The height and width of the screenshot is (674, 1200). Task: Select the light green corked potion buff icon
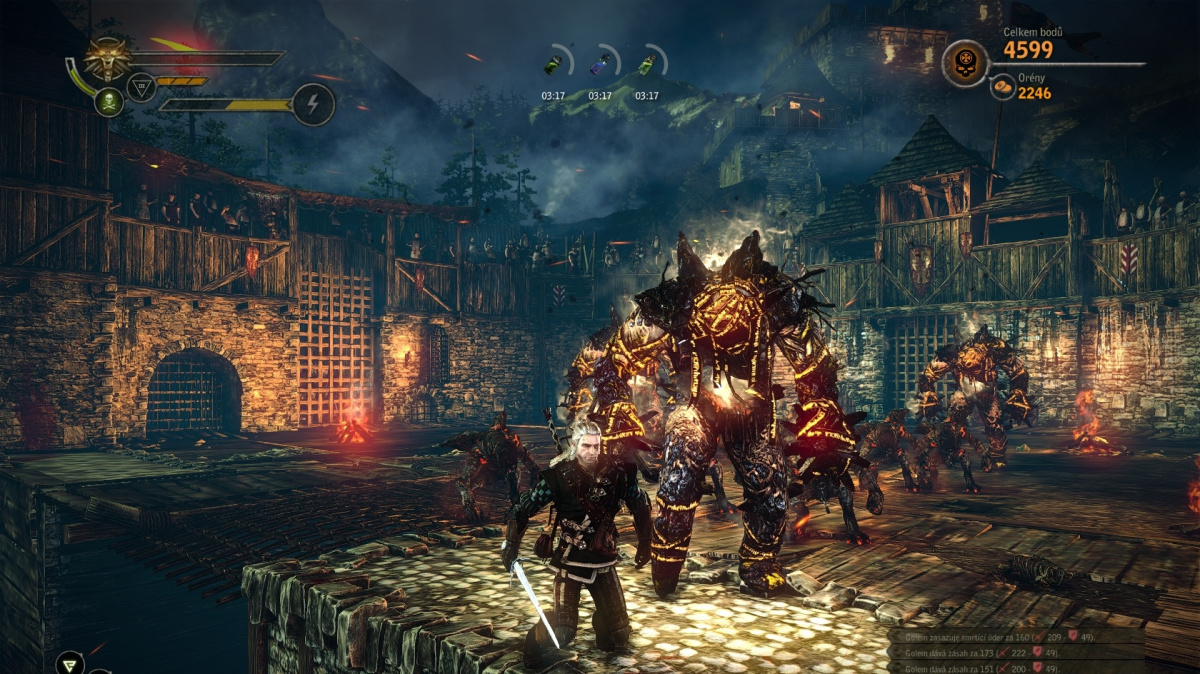coord(647,65)
